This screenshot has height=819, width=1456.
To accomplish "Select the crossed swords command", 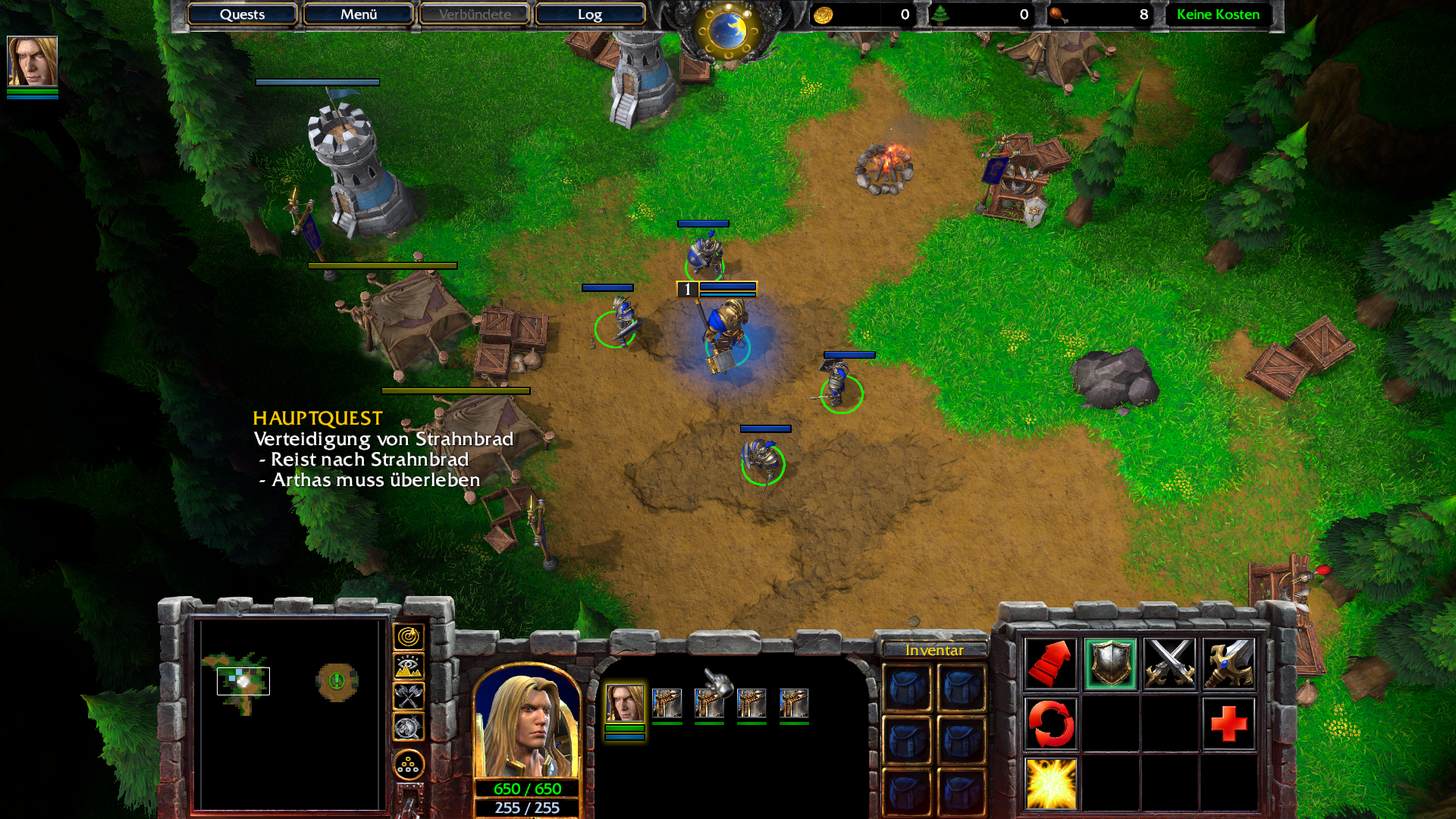I will [1169, 664].
